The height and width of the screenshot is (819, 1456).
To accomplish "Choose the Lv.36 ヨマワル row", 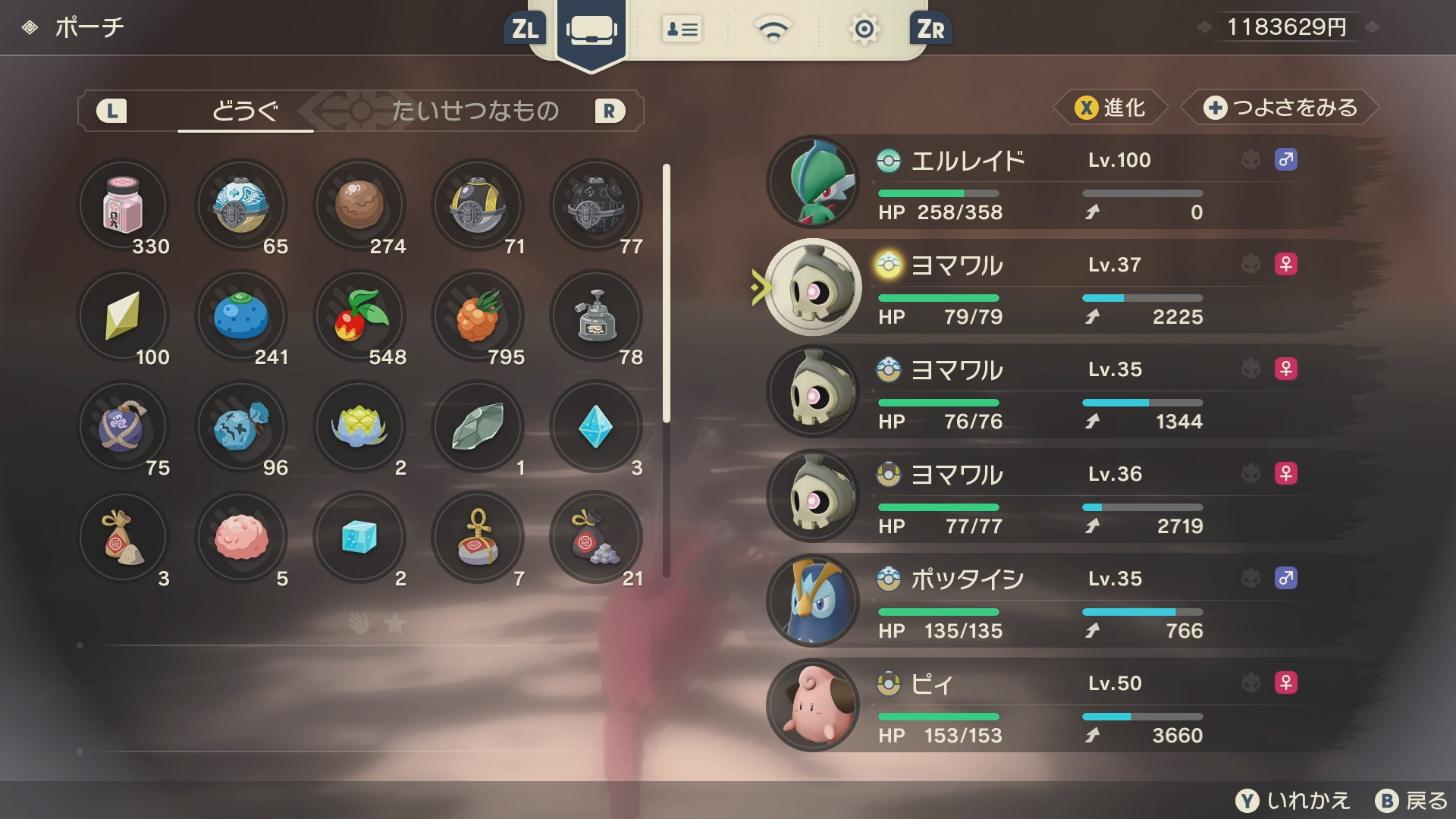I will point(1062,497).
